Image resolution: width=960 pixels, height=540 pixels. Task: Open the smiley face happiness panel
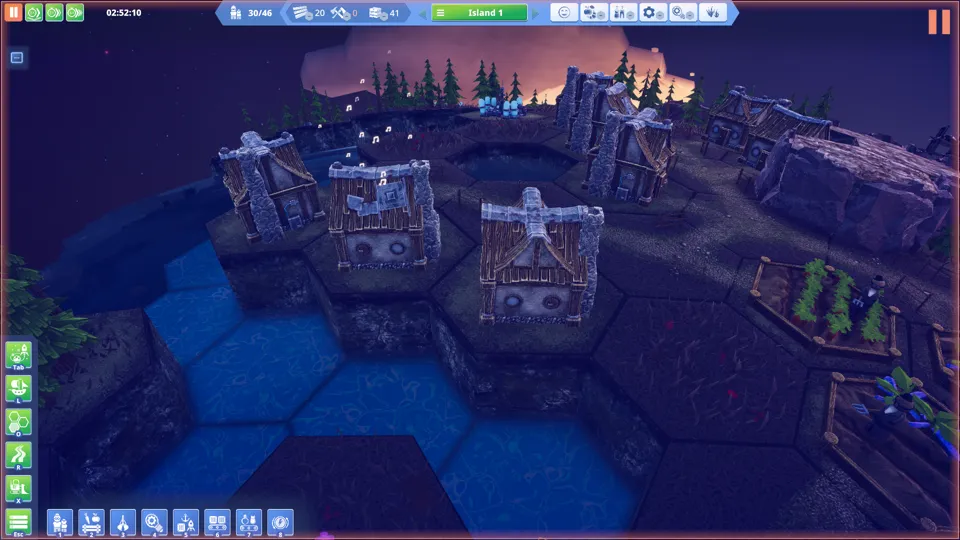[564, 13]
